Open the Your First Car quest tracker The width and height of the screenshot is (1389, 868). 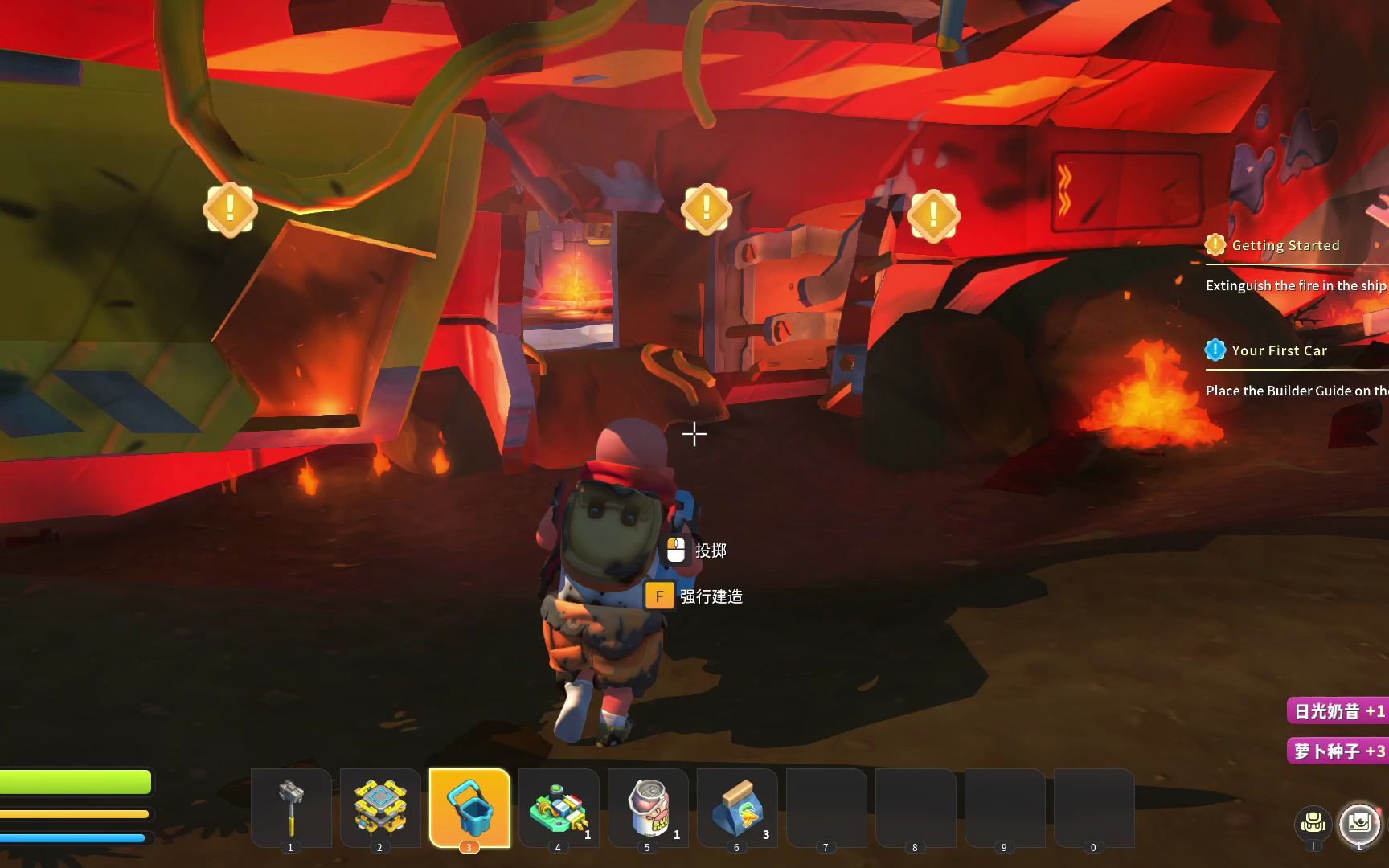coord(1278,351)
